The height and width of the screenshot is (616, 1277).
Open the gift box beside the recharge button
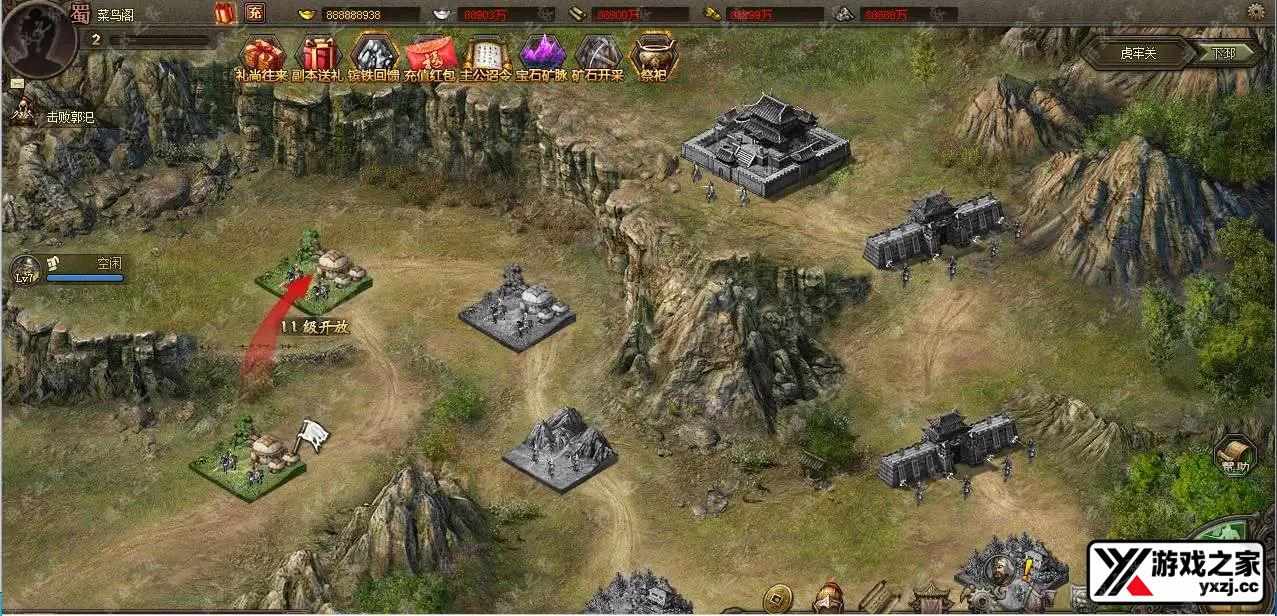[224, 13]
